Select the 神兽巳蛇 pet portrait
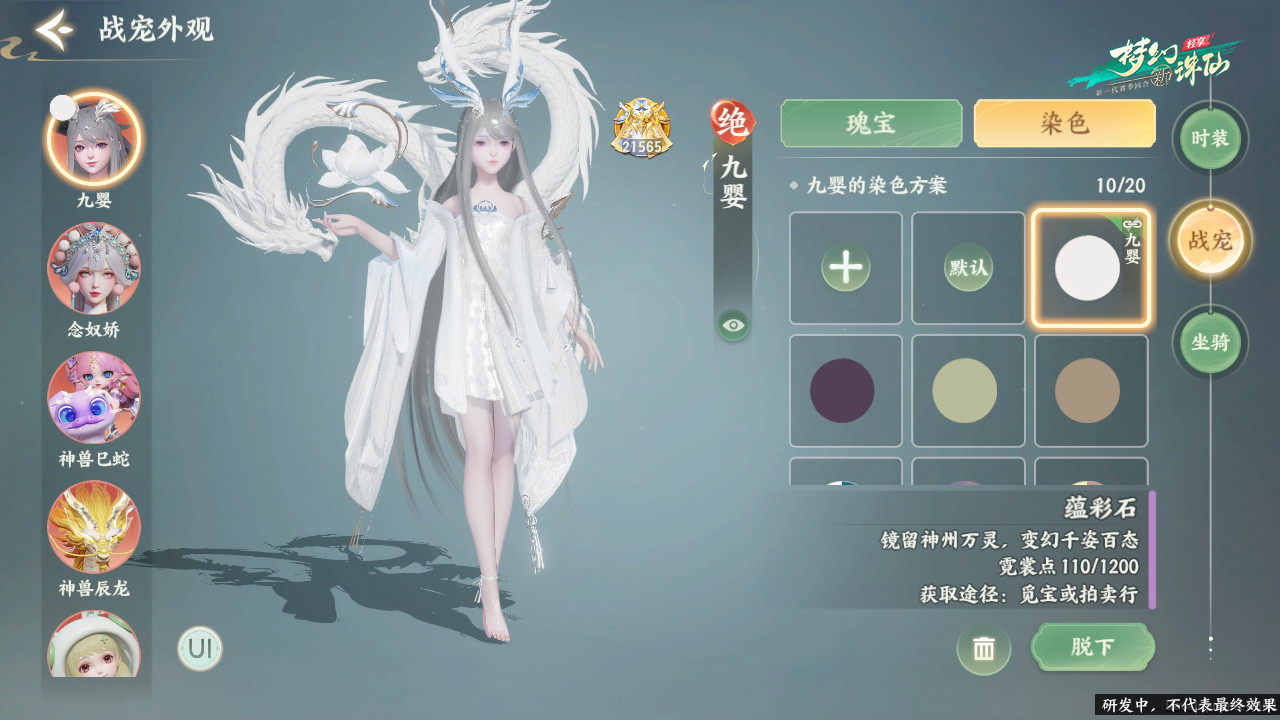Image resolution: width=1280 pixels, height=720 pixels. point(95,400)
